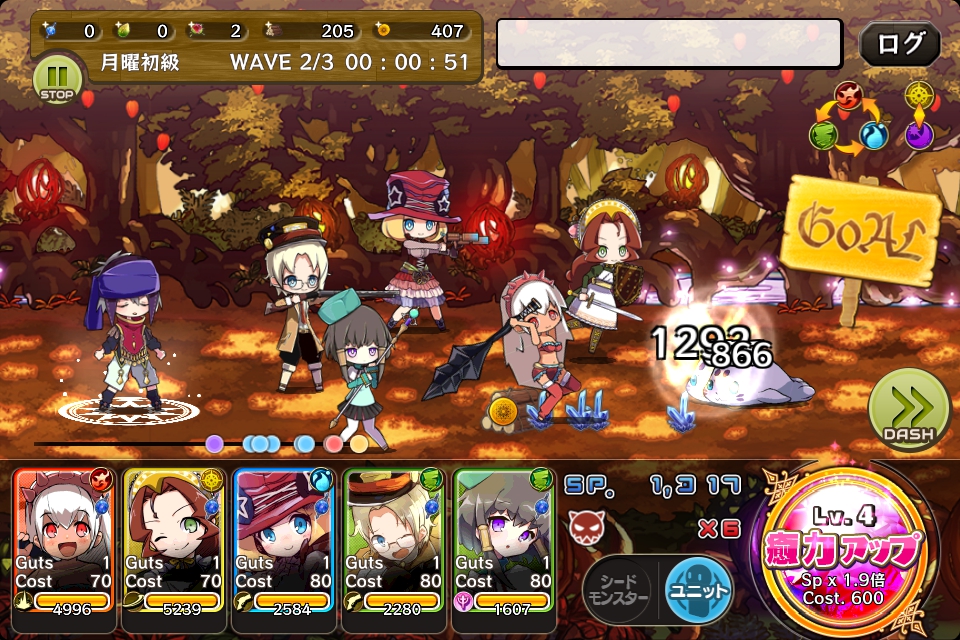Tap the DASH speed-up button
The width and height of the screenshot is (960, 640).
coord(907,411)
